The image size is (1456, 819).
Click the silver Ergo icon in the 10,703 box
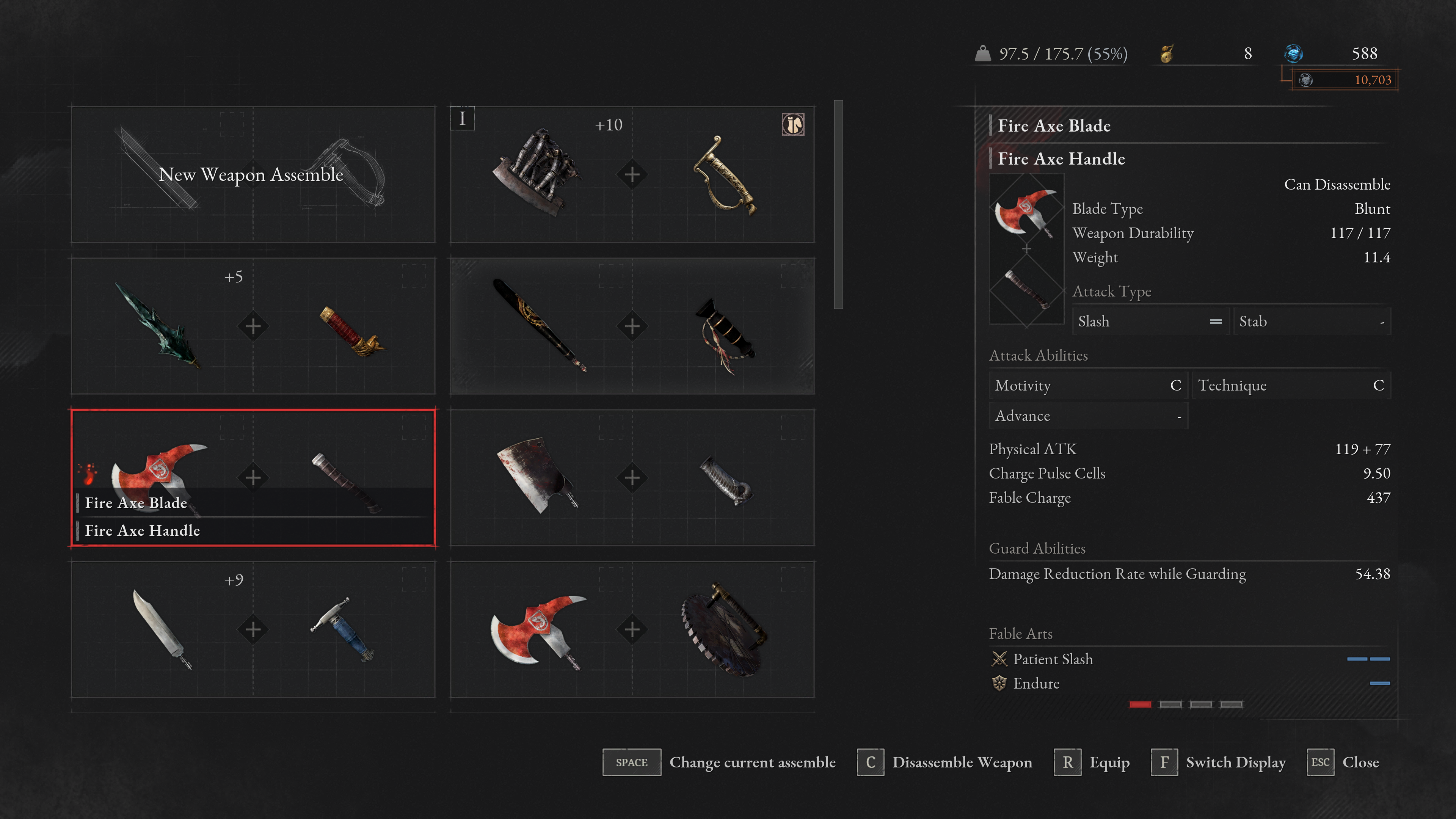pos(1305,80)
